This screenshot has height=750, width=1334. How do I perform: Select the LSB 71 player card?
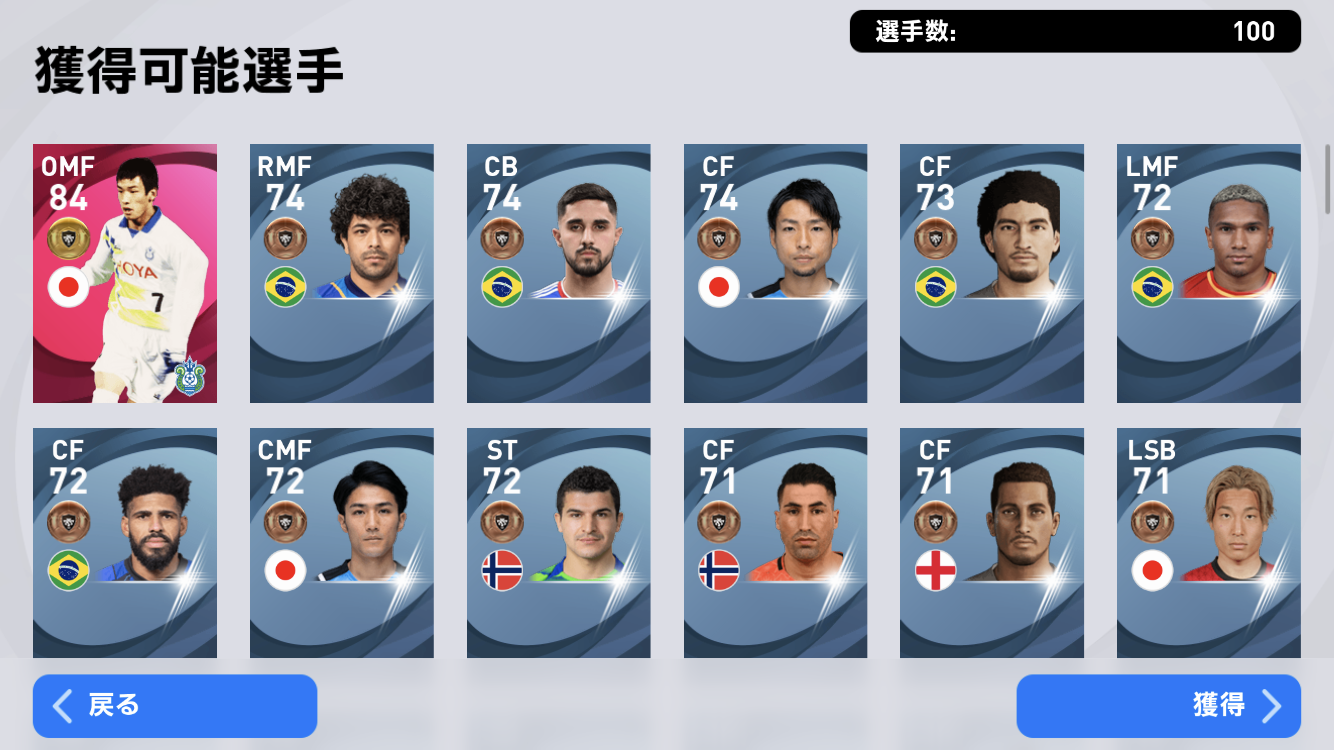point(1209,543)
